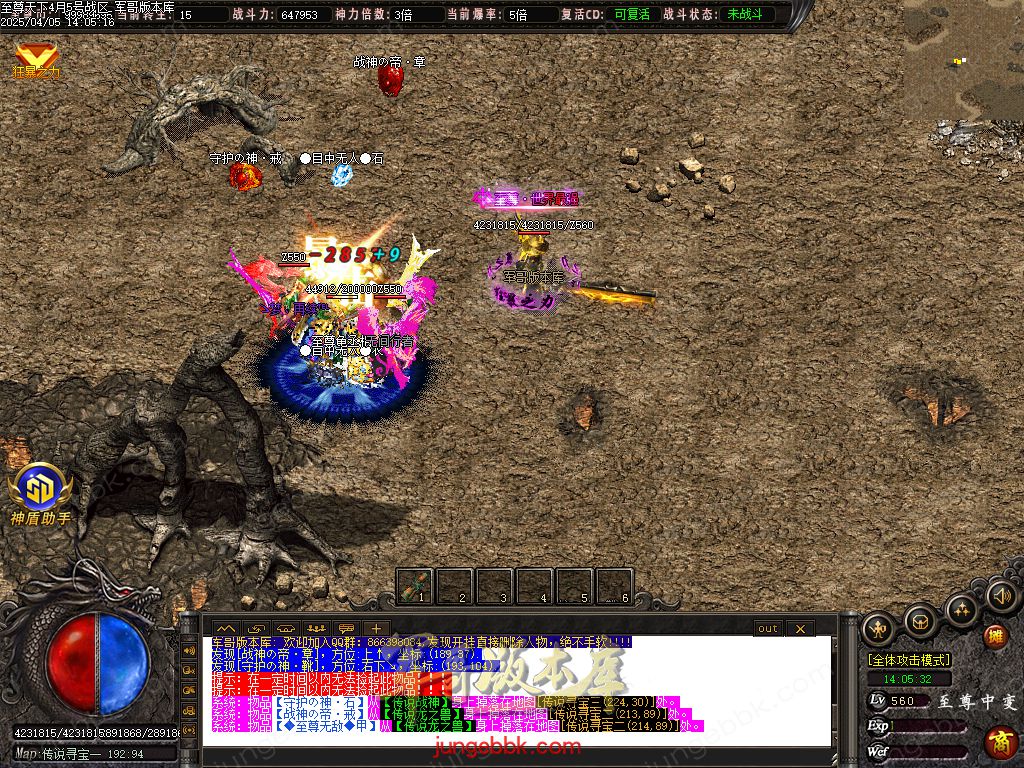Open the bag inventory icon
The height and width of the screenshot is (768, 1024).
pyautogui.click(x=920, y=621)
